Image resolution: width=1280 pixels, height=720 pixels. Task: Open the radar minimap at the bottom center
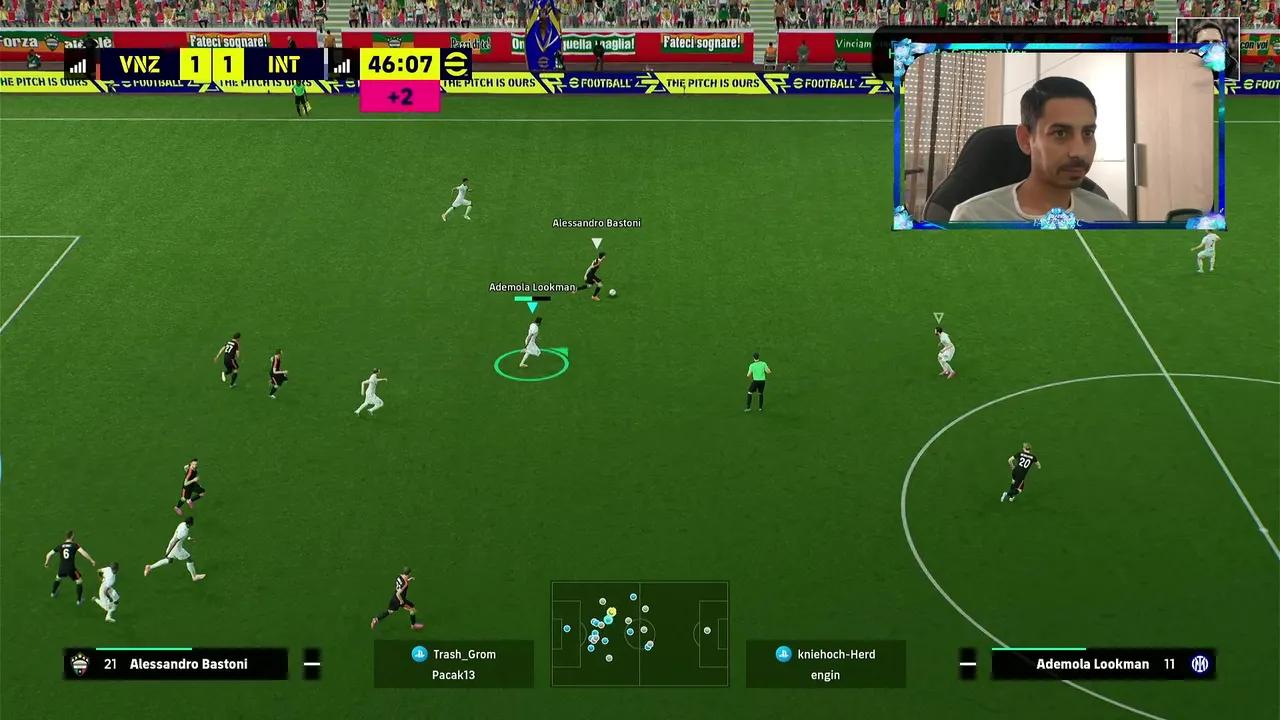pyautogui.click(x=639, y=634)
